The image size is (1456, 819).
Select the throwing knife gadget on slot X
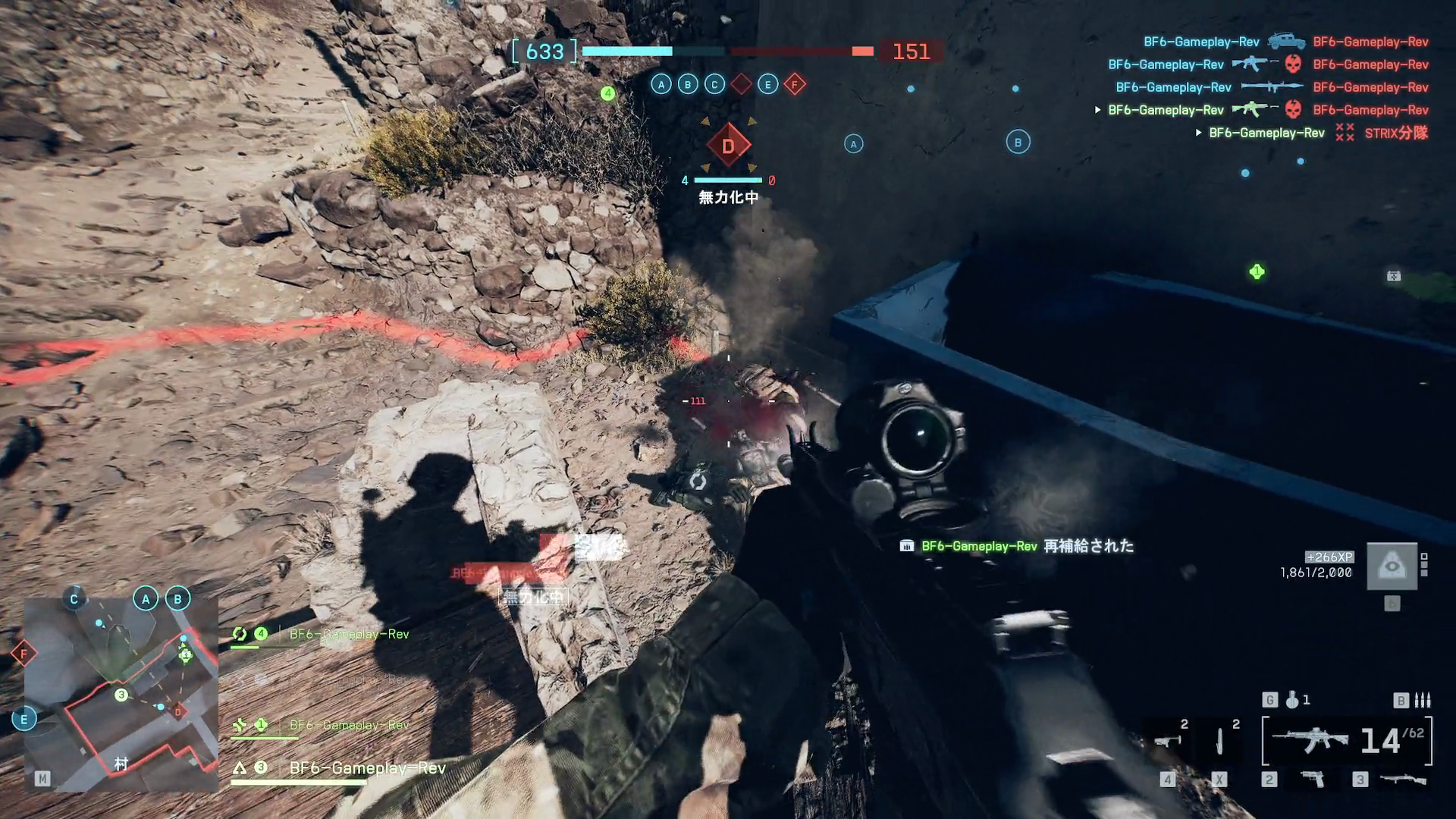(x=1219, y=740)
